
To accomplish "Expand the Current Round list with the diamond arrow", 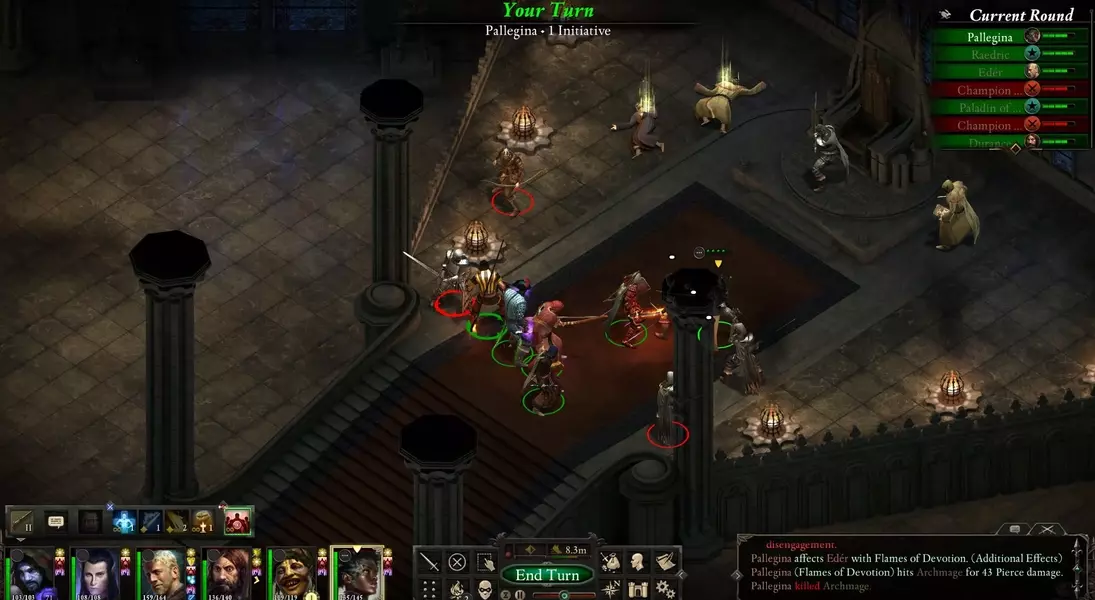I will pos(1015,148).
